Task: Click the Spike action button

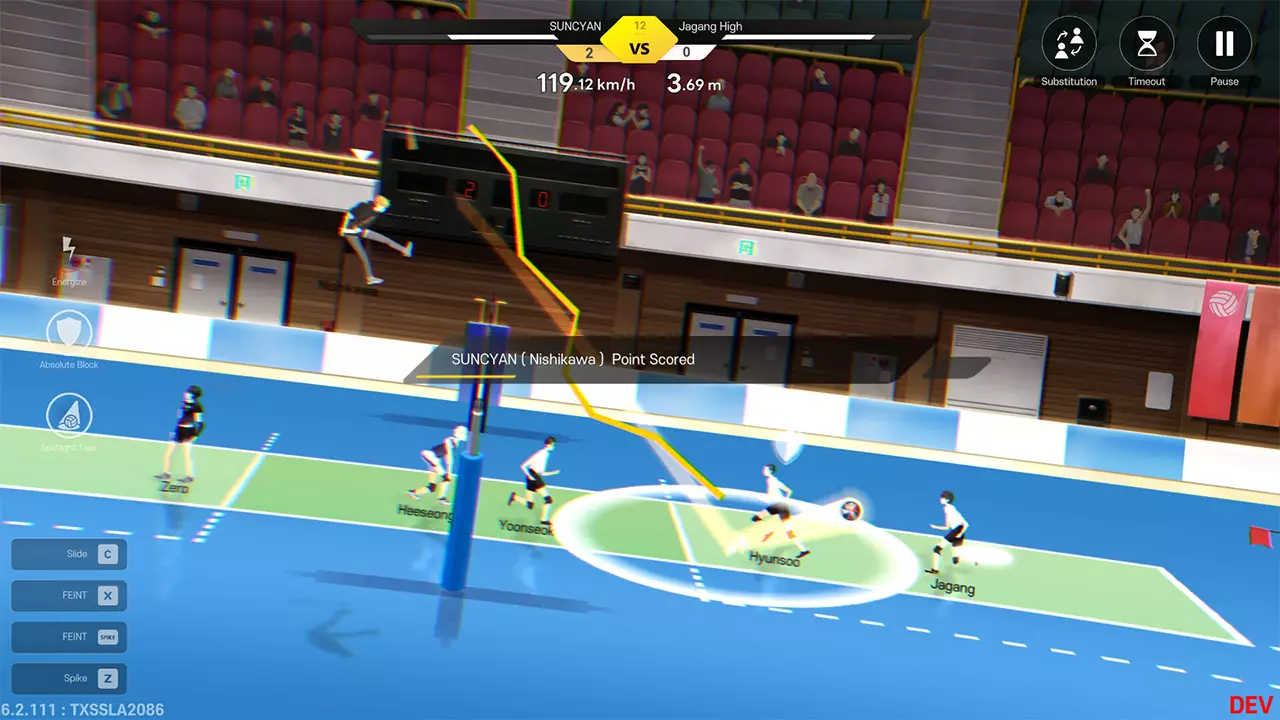Action: [69, 679]
